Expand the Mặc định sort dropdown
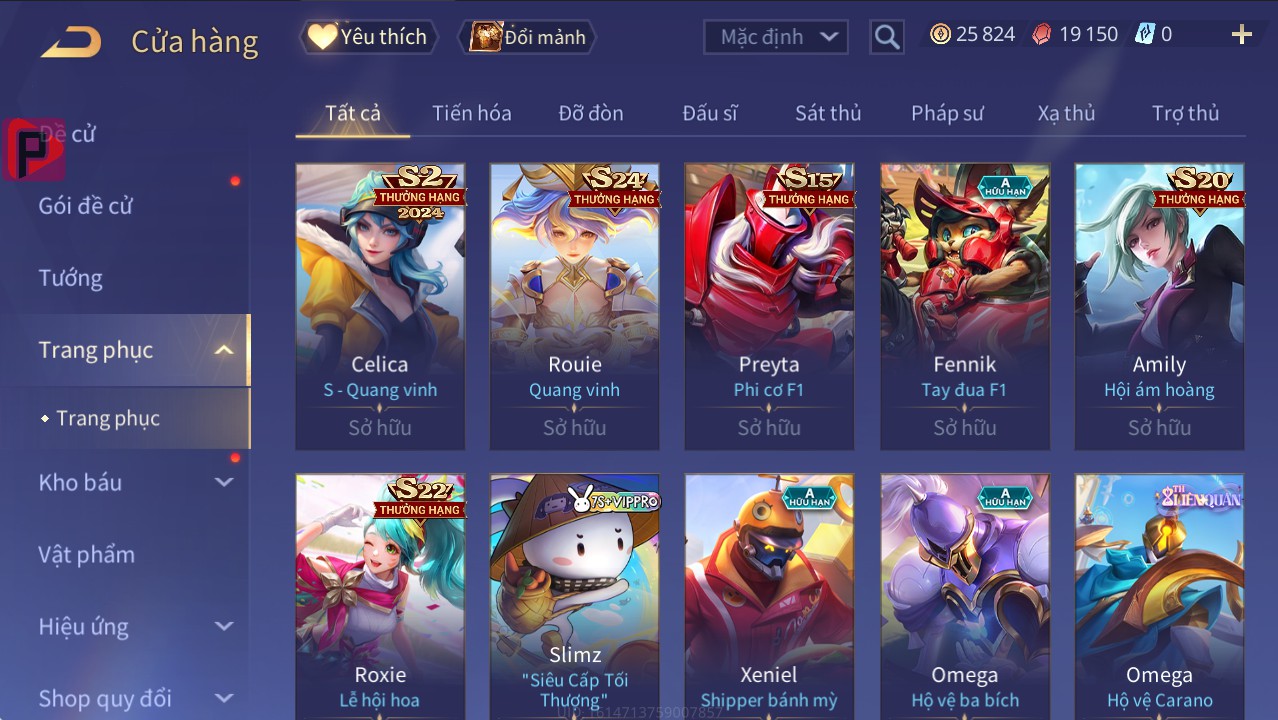This screenshot has height=720, width=1278. 776,37
